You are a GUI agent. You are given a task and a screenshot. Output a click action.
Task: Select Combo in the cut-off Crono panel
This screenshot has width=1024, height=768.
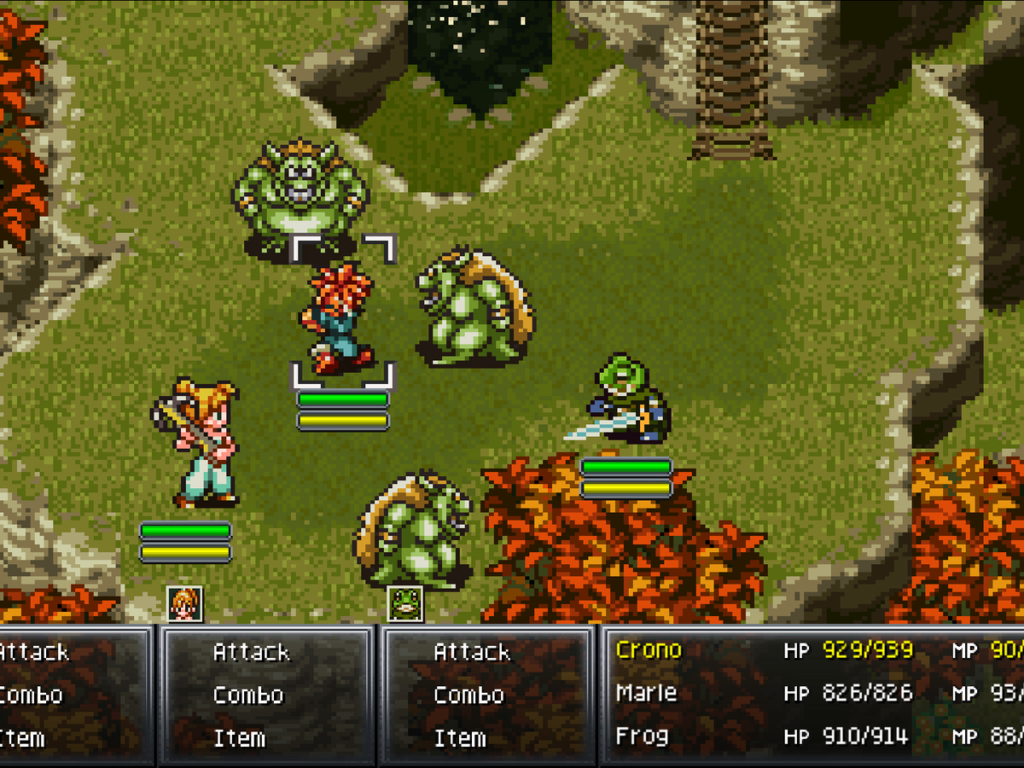coord(30,695)
